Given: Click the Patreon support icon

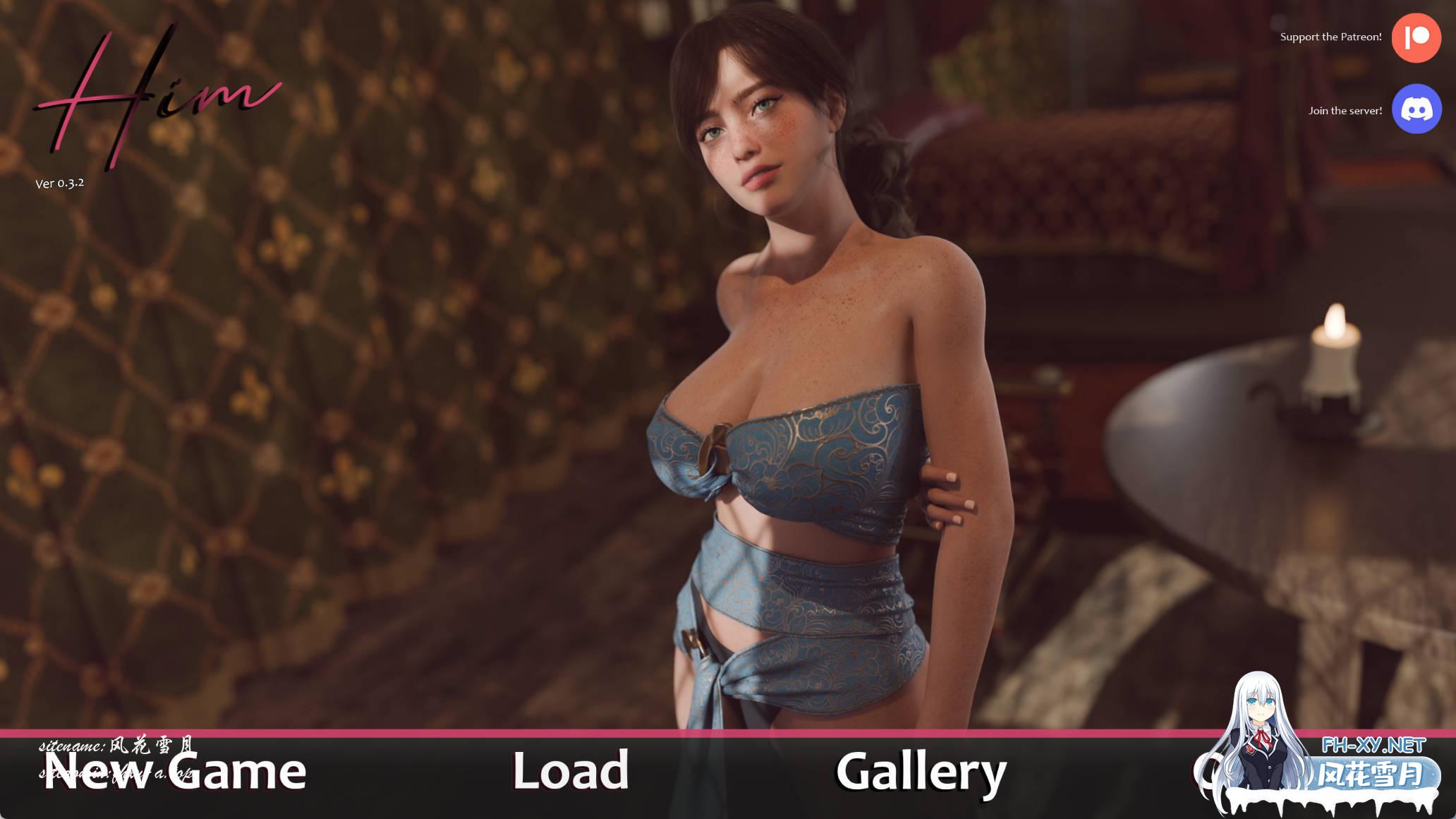Looking at the screenshot, I should click(x=1416, y=37).
